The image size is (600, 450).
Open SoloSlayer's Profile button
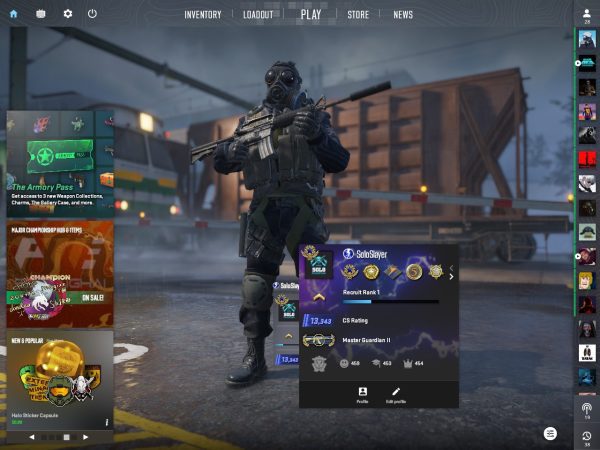[362, 394]
